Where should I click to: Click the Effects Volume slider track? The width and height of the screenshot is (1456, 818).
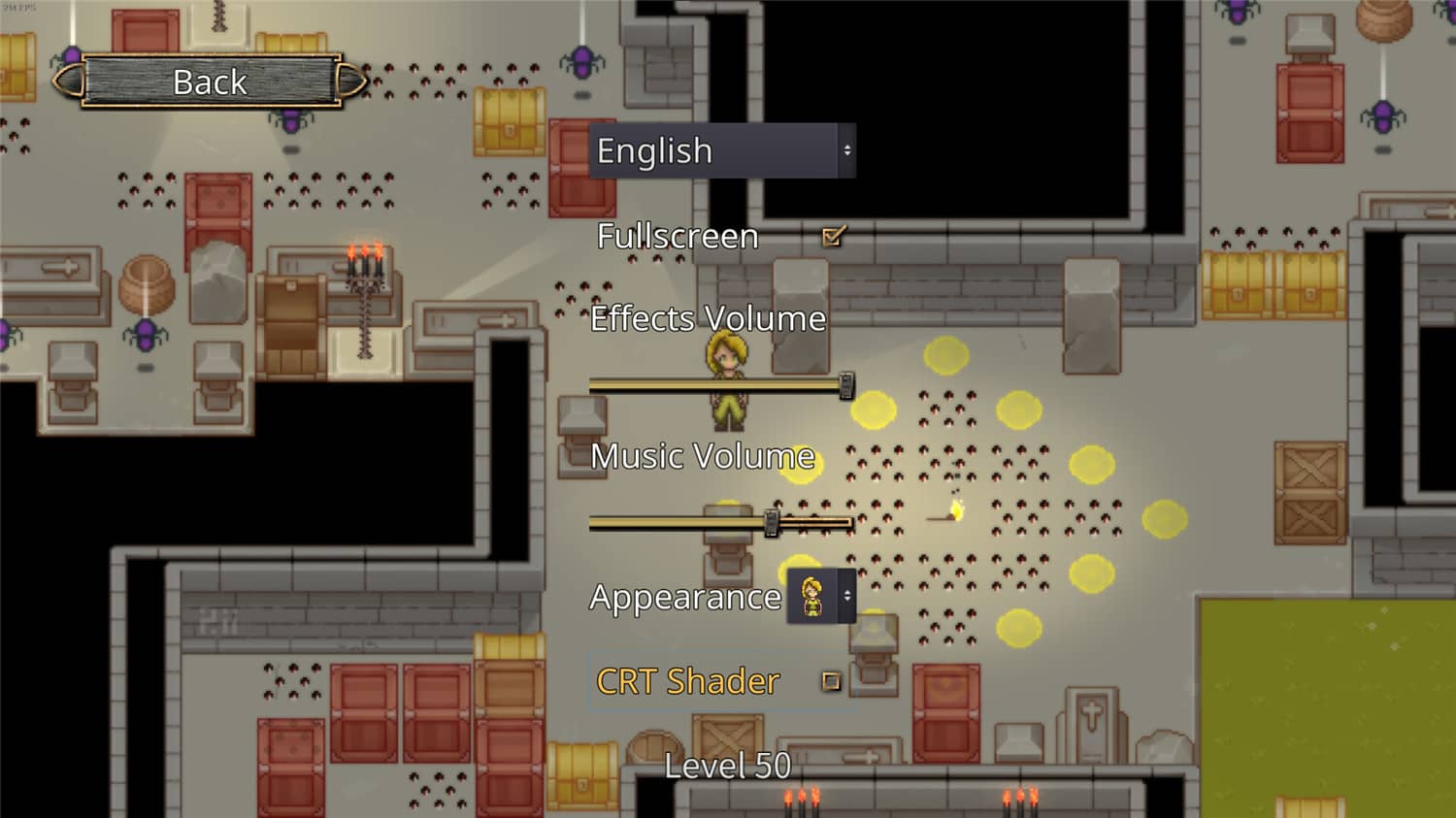[718, 386]
